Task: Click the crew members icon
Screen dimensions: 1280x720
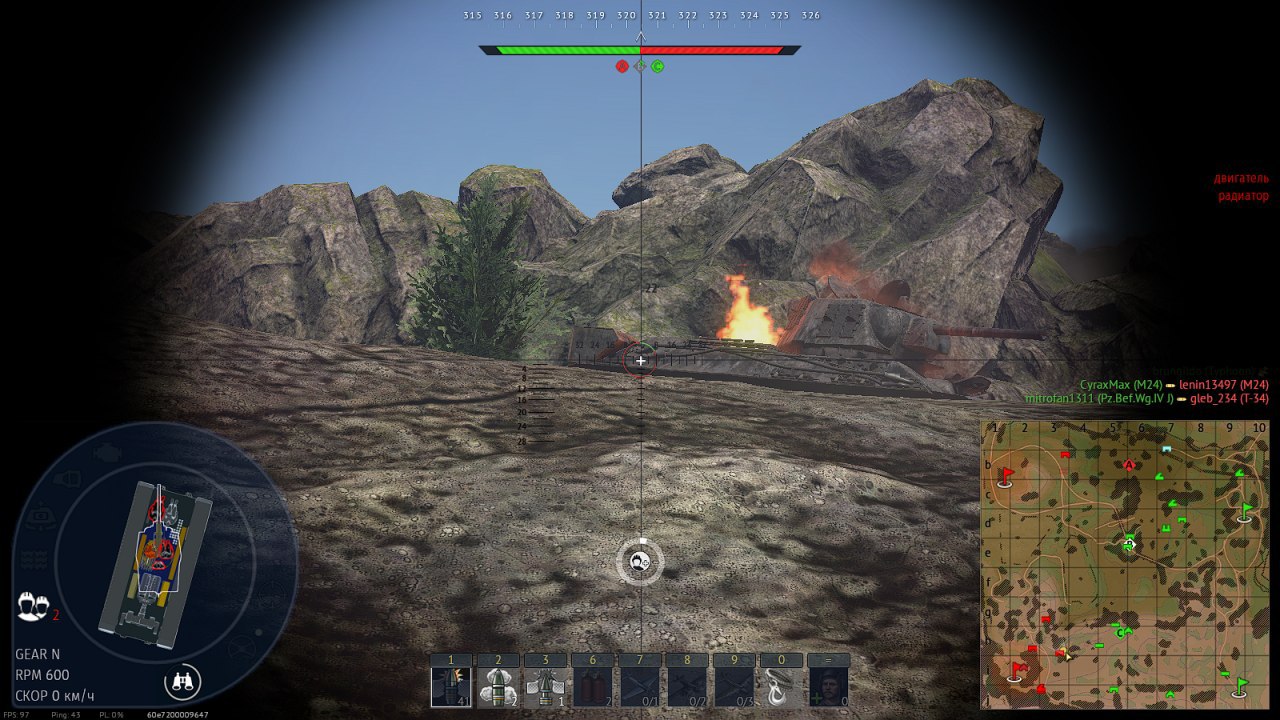Action: (33, 605)
